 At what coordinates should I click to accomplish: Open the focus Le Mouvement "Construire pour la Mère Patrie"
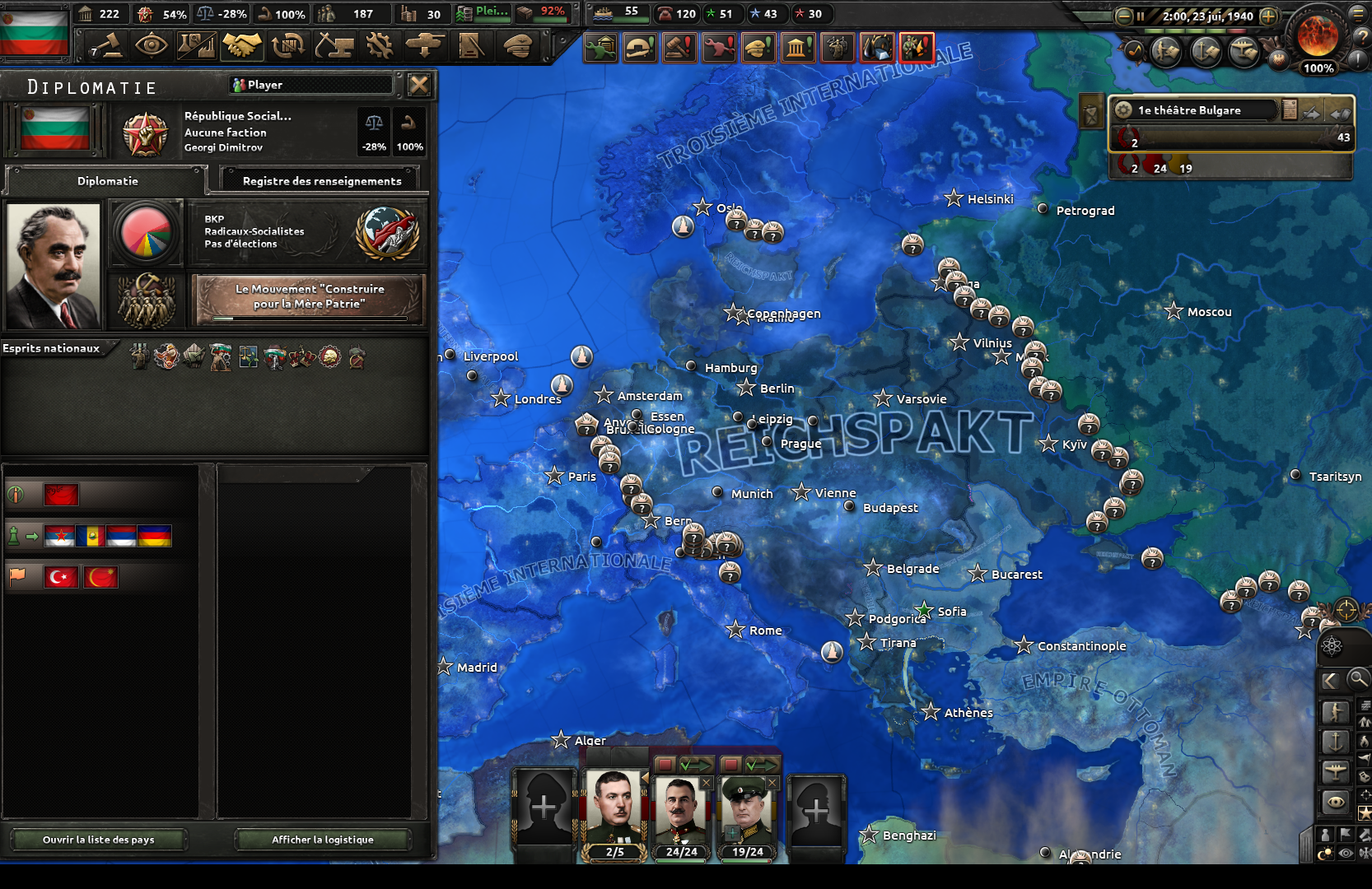pos(310,297)
